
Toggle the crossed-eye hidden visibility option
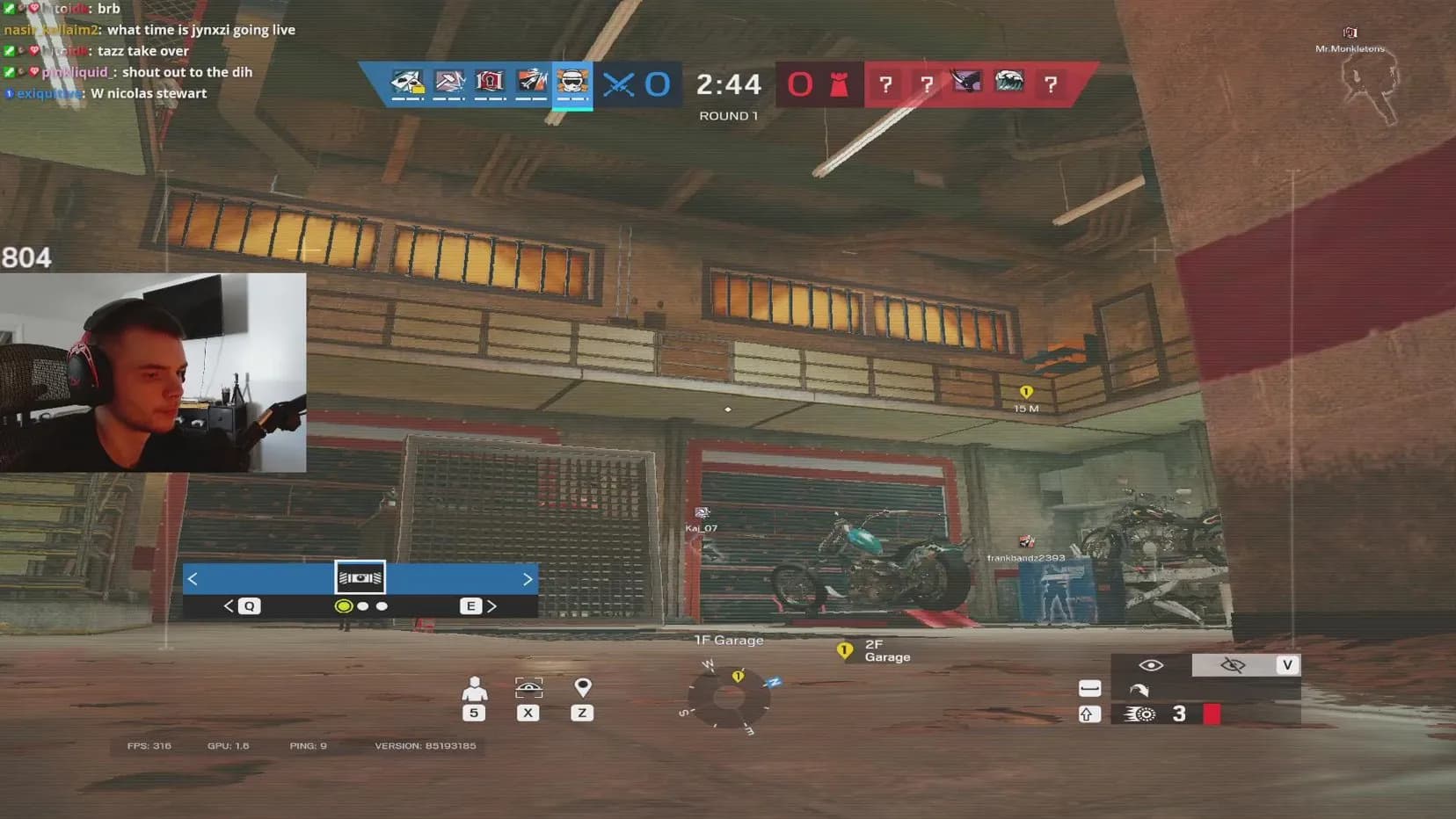pos(1234,665)
